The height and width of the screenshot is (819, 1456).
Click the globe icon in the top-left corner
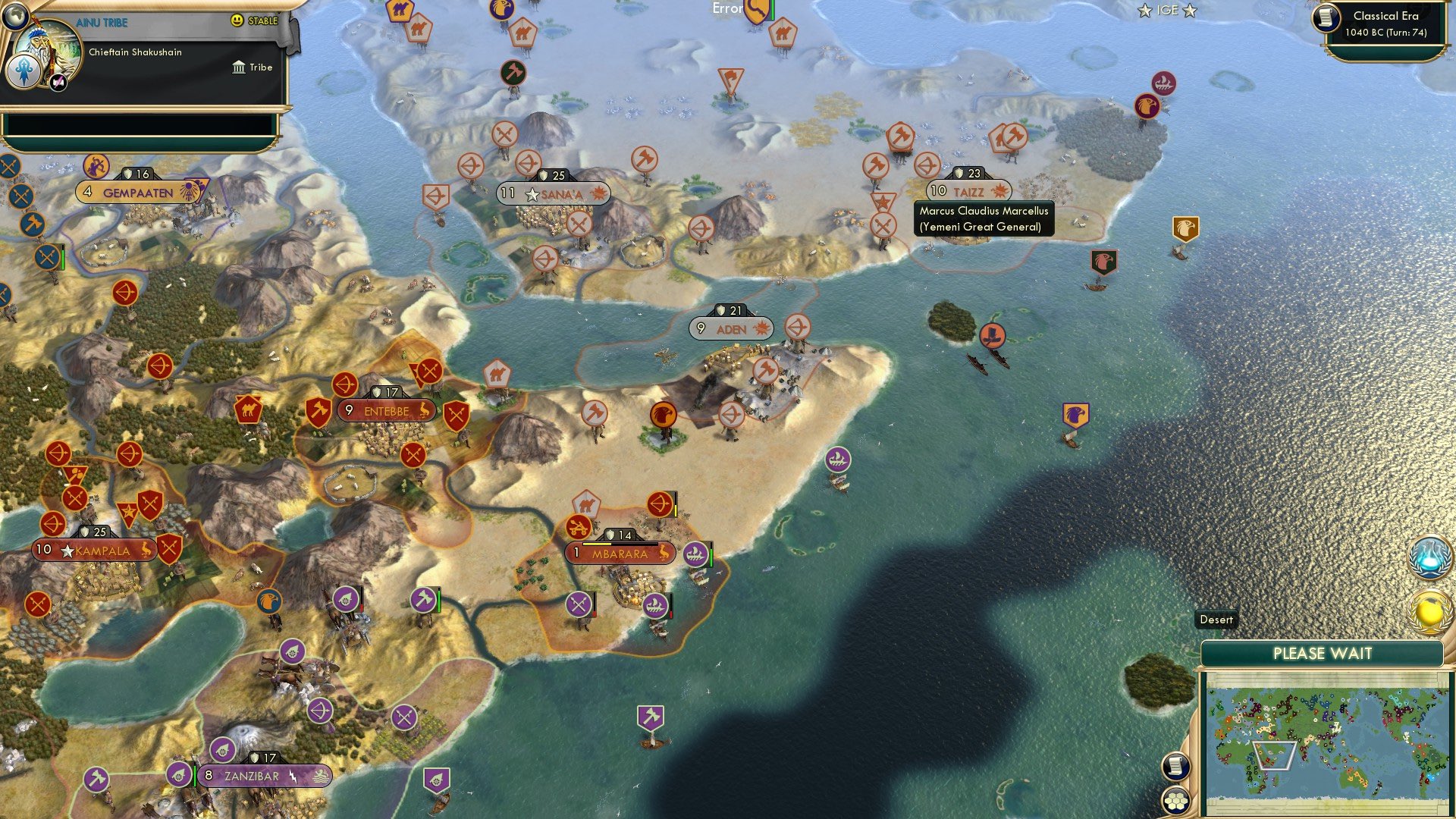(x=14, y=16)
